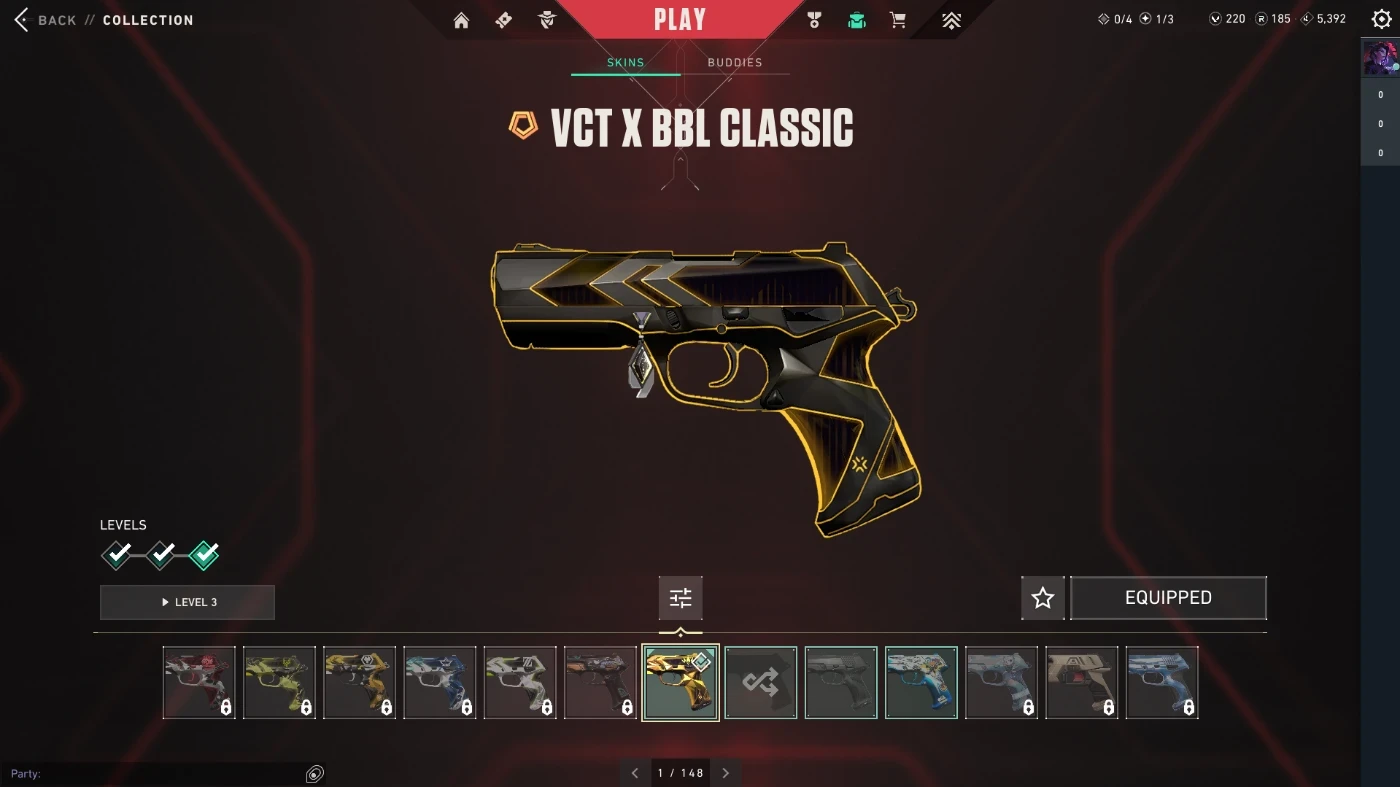Screen dimensions: 1400x787
Task: Open the store shopping cart
Action: point(899,20)
